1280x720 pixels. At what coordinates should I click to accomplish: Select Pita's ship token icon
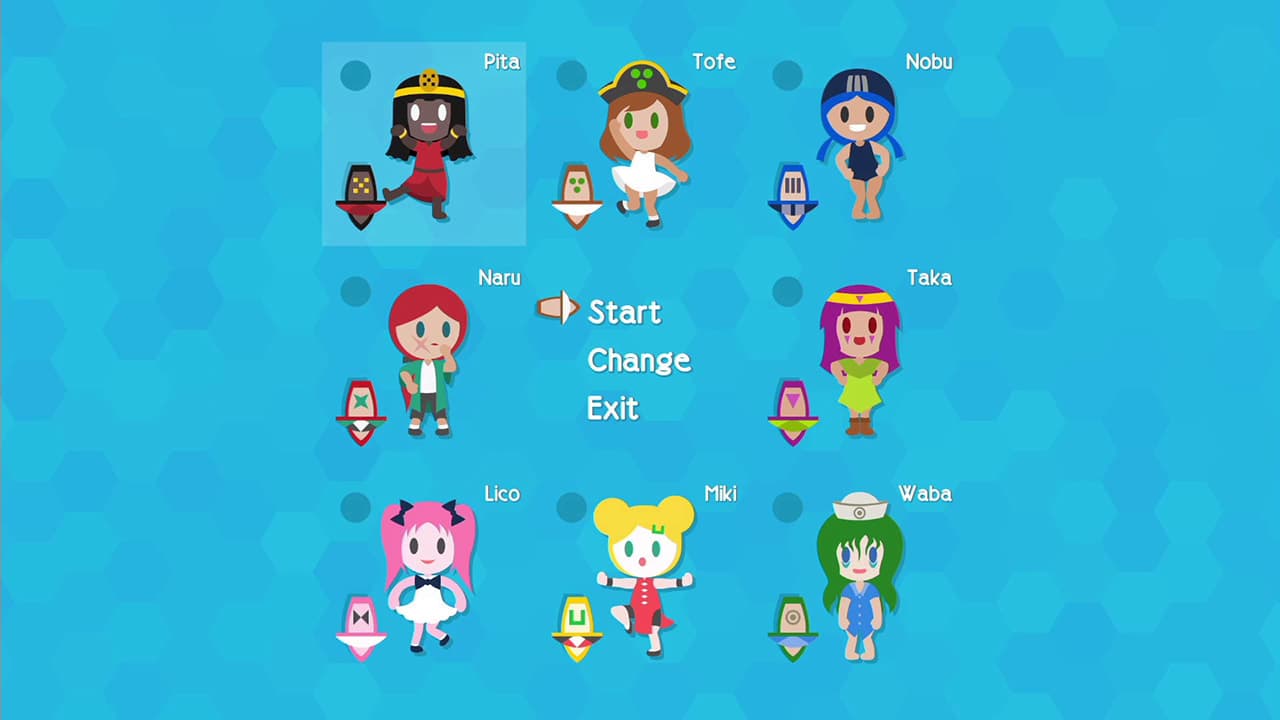click(x=360, y=188)
